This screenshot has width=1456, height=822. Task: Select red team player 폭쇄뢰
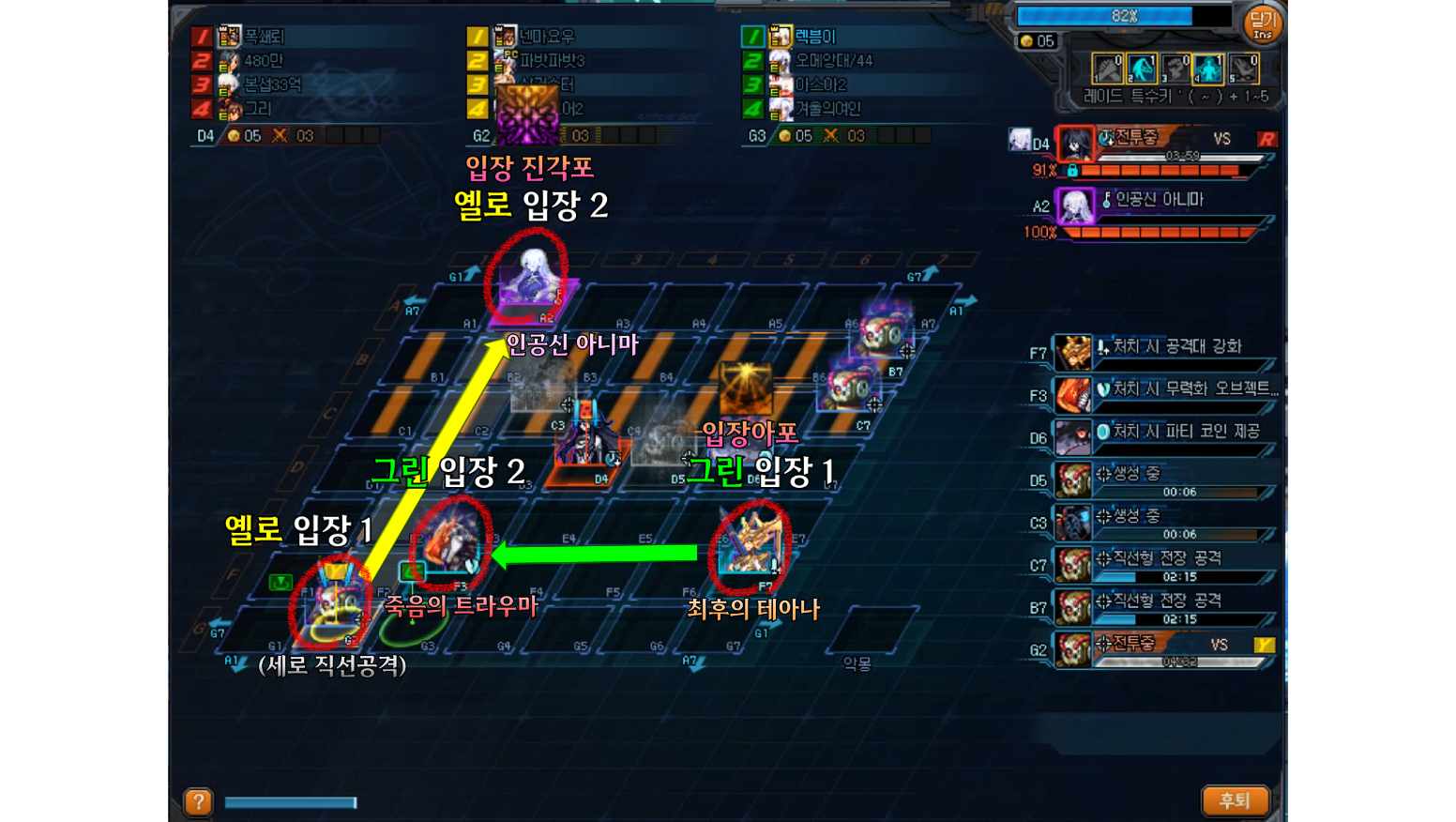coord(264,37)
